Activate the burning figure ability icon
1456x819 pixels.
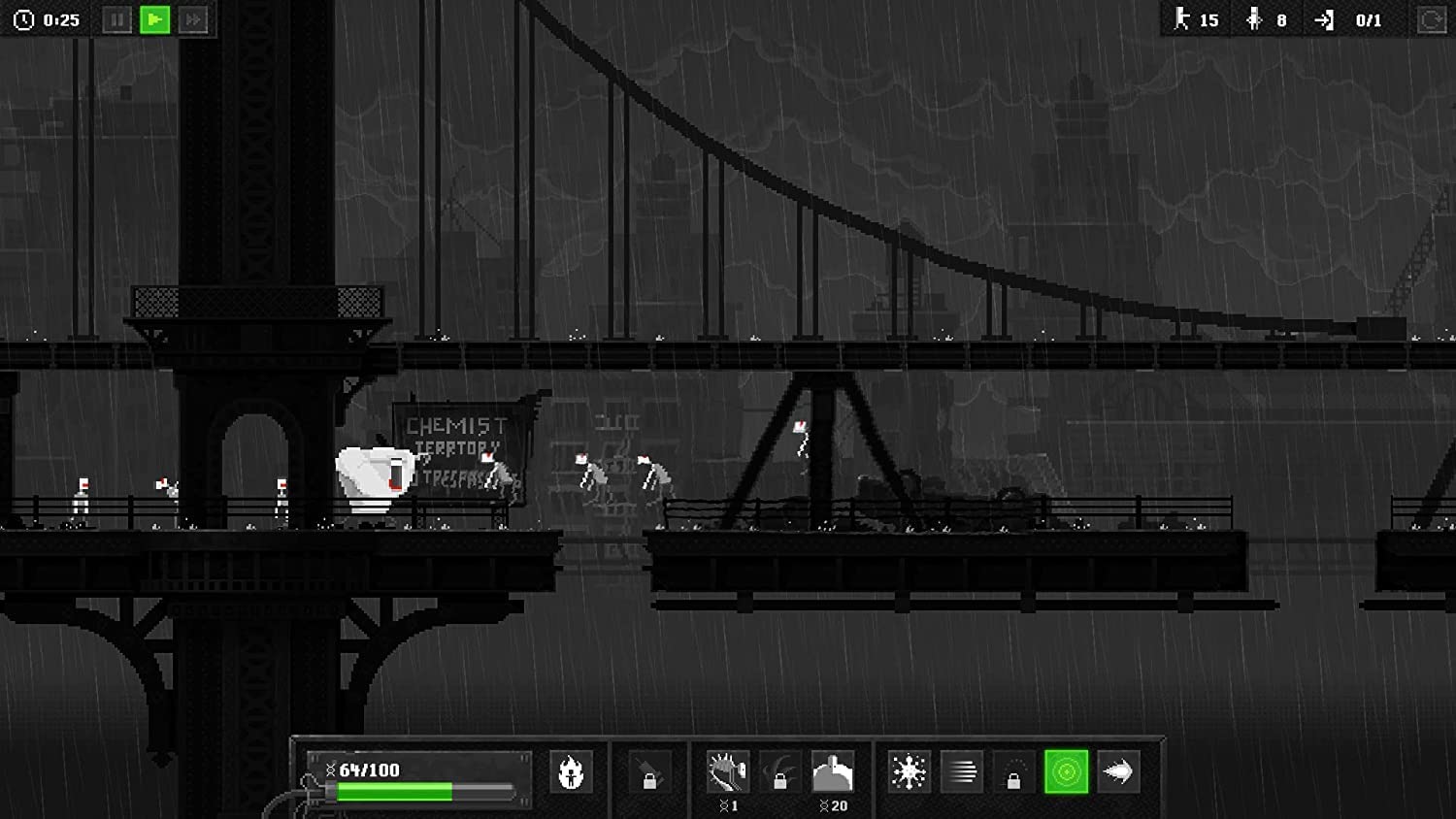(571, 772)
